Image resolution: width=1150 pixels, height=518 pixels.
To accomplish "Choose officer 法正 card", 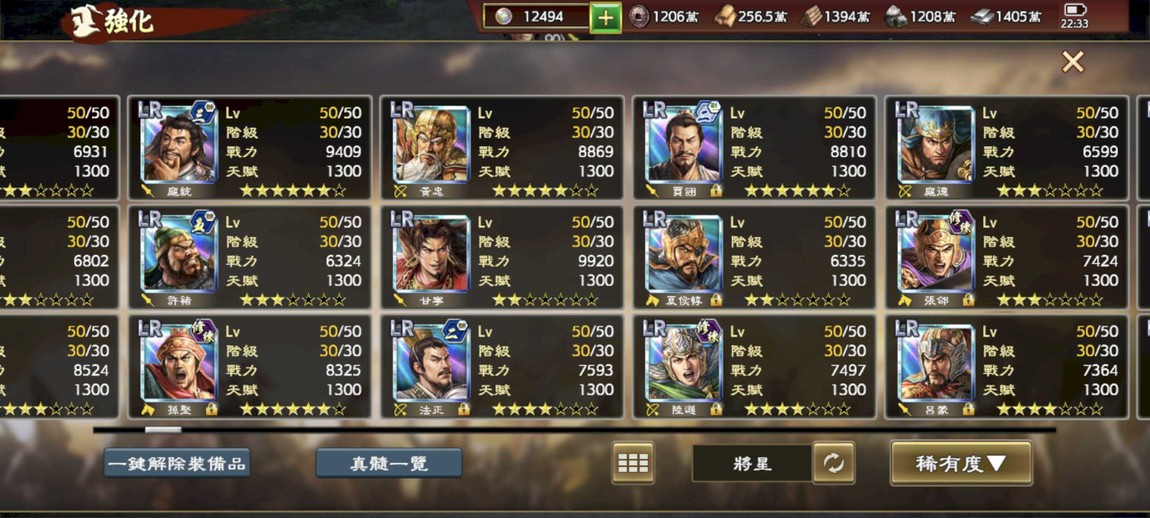I will tap(502, 367).
